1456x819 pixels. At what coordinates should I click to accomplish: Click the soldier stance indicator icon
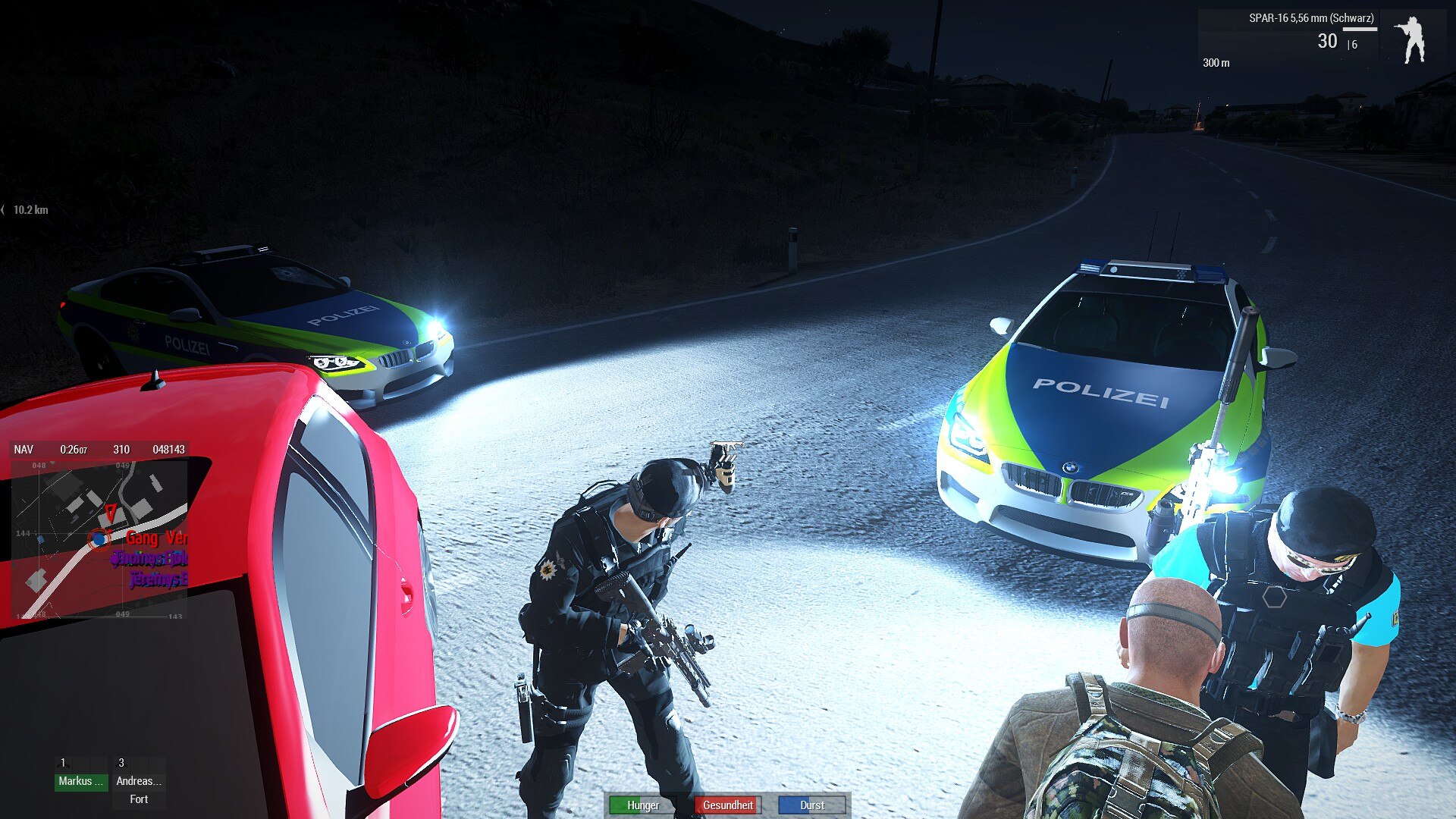pos(1411,40)
